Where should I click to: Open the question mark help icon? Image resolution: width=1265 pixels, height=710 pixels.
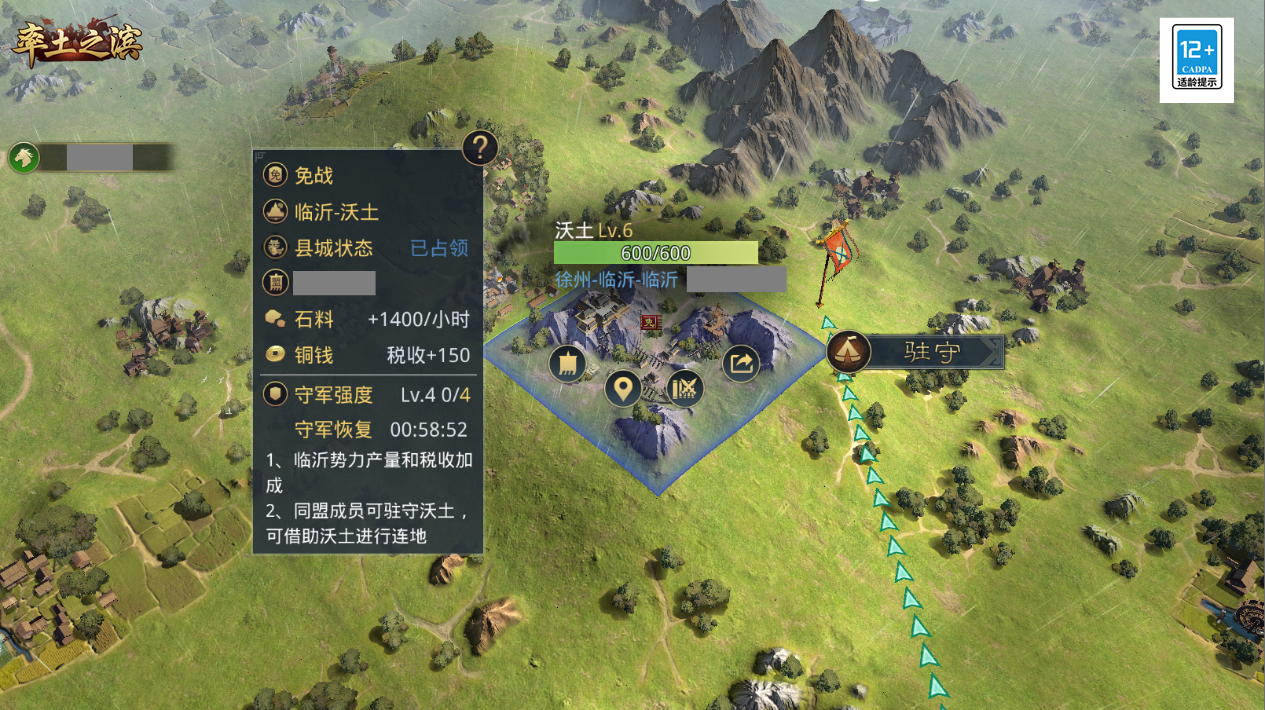[480, 149]
